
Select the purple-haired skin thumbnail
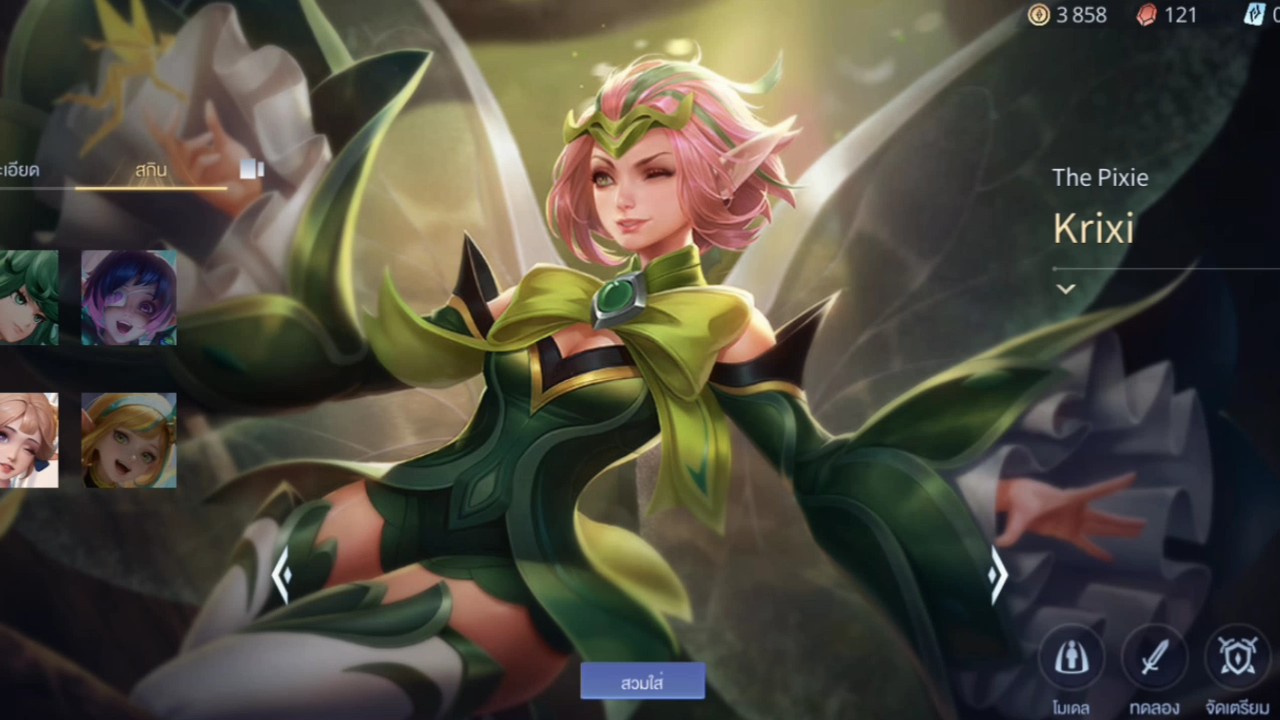coord(129,298)
